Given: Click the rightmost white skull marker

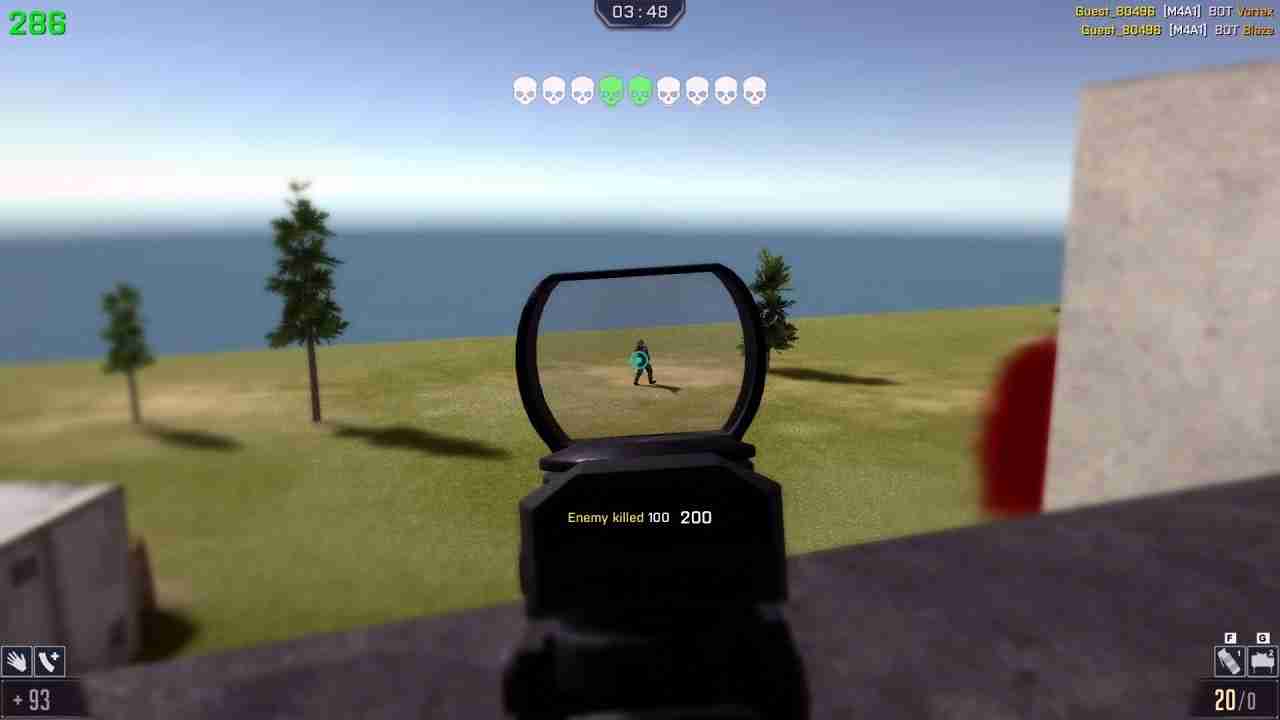Looking at the screenshot, I should coord(753,90).
